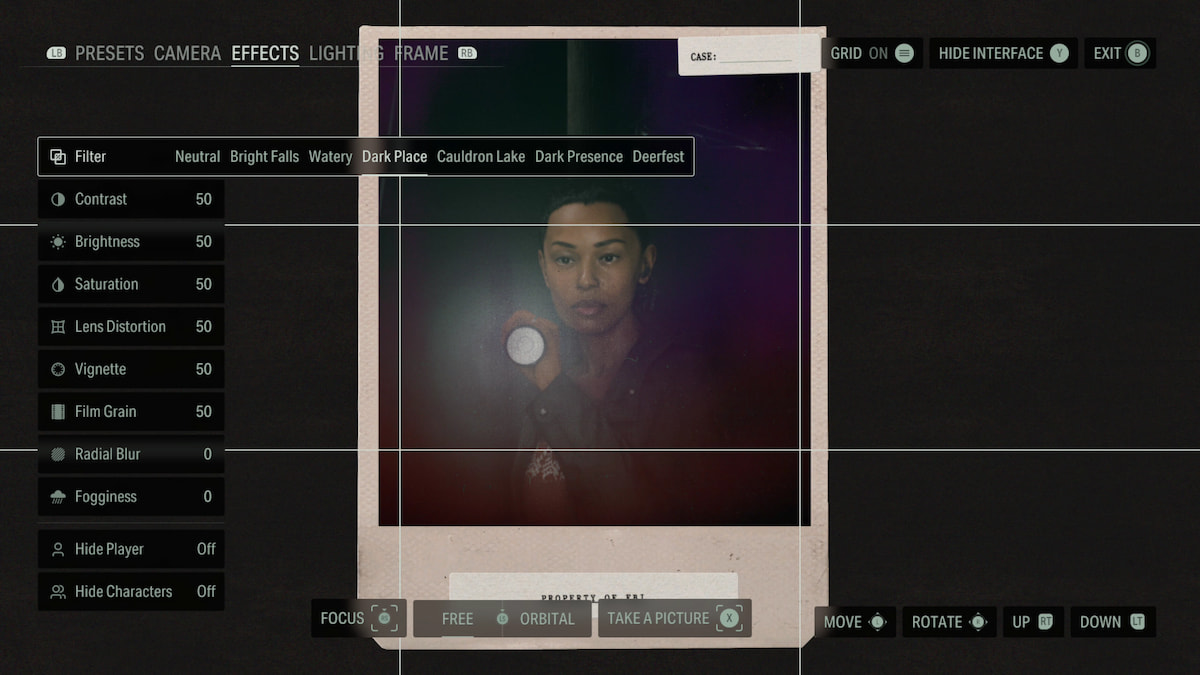Apply the Deerfest filter
The height and width of the screenshot is (675, 1200).
pyautogui.click(x=658, y=157)
